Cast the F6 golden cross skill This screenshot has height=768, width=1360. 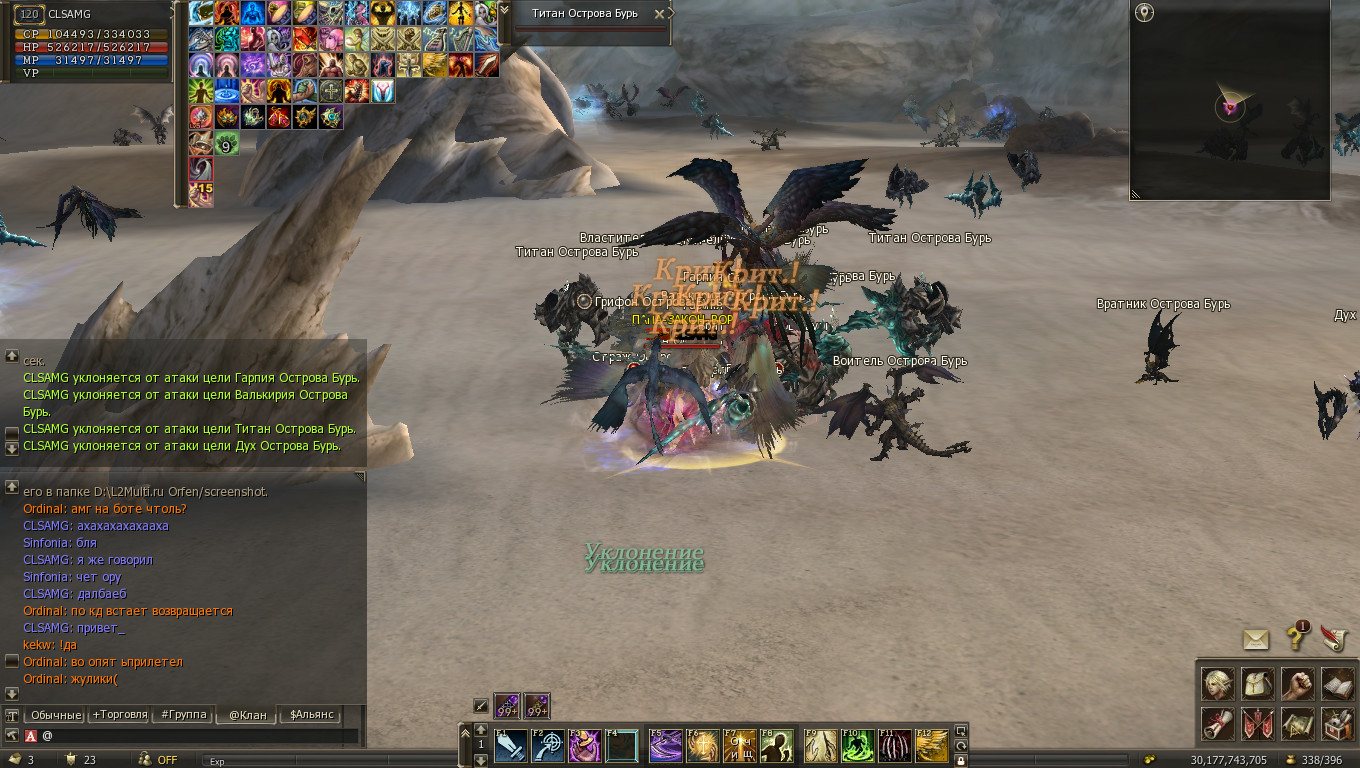click(702, 746)
